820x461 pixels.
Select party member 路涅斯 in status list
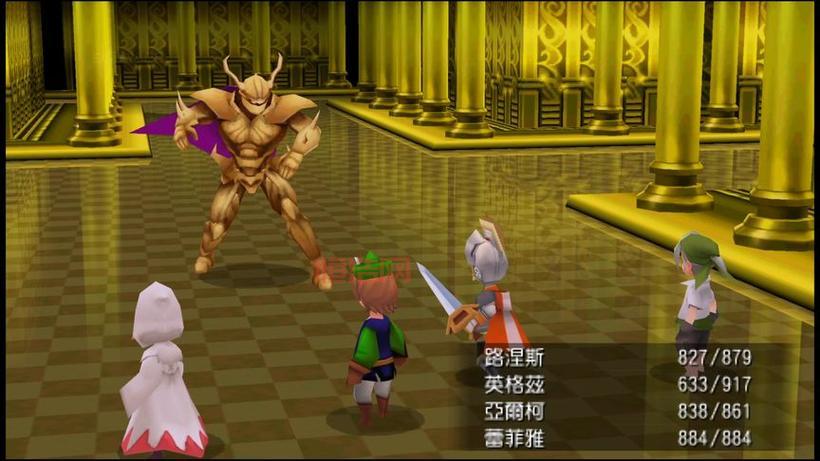(516, 357)
